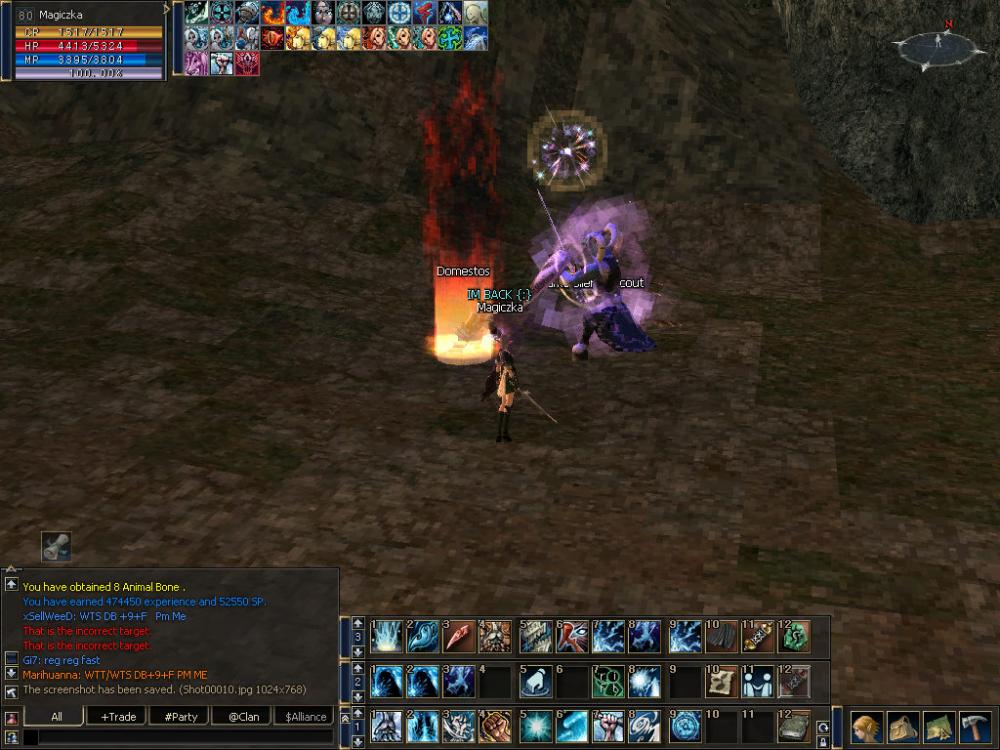Use the parchment map item in bar 2
Viewport: 1000px width, 750px height.
[720, 682]
